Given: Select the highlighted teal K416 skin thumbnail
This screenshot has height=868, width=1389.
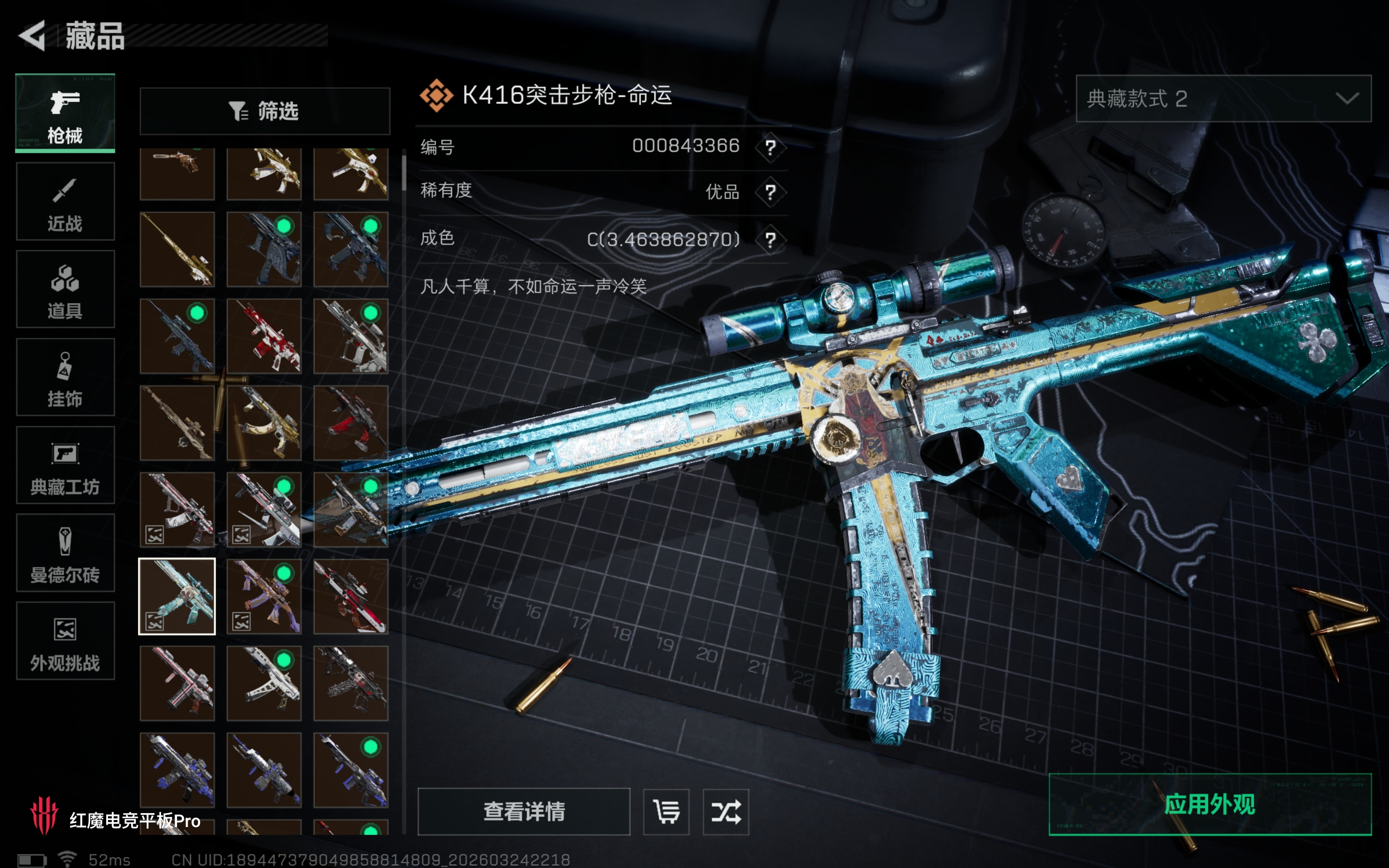Looking at the screenshot, I should pos(177,597).
